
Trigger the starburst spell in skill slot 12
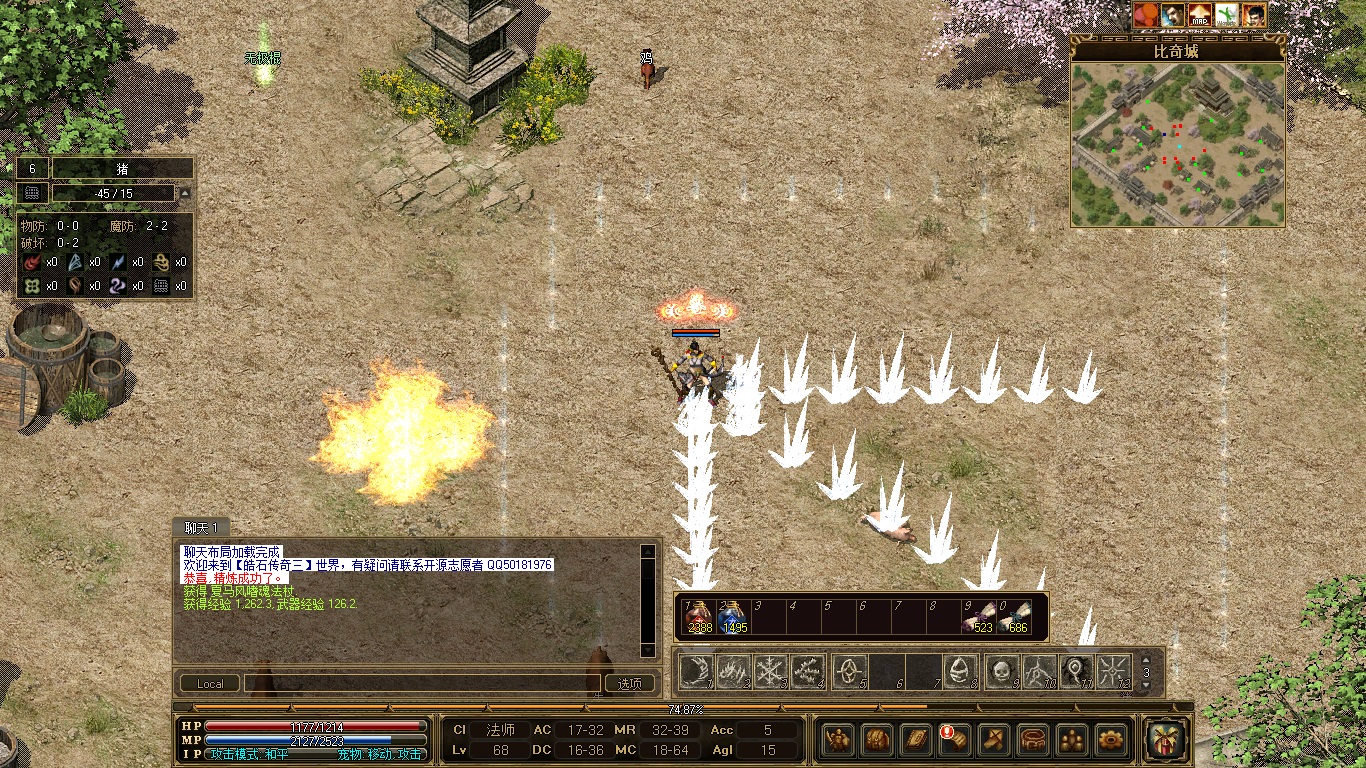click(x=1113, y=672)
